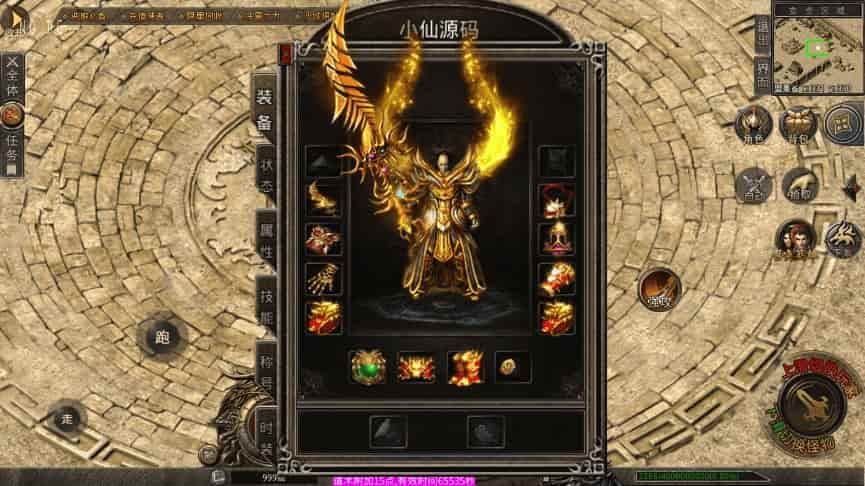The image size is (865, 486).
Task: Close the character equipment panel
Action: point(287,52)
